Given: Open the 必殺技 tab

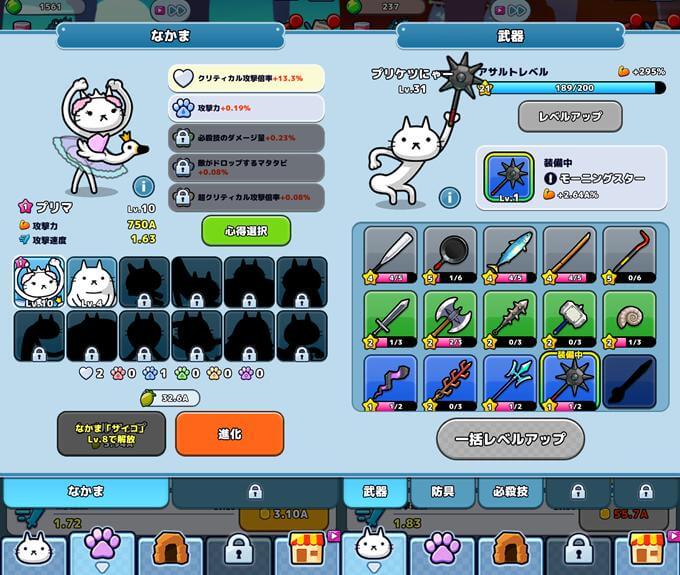Looking at the screenshot, I should click(509, 492).
